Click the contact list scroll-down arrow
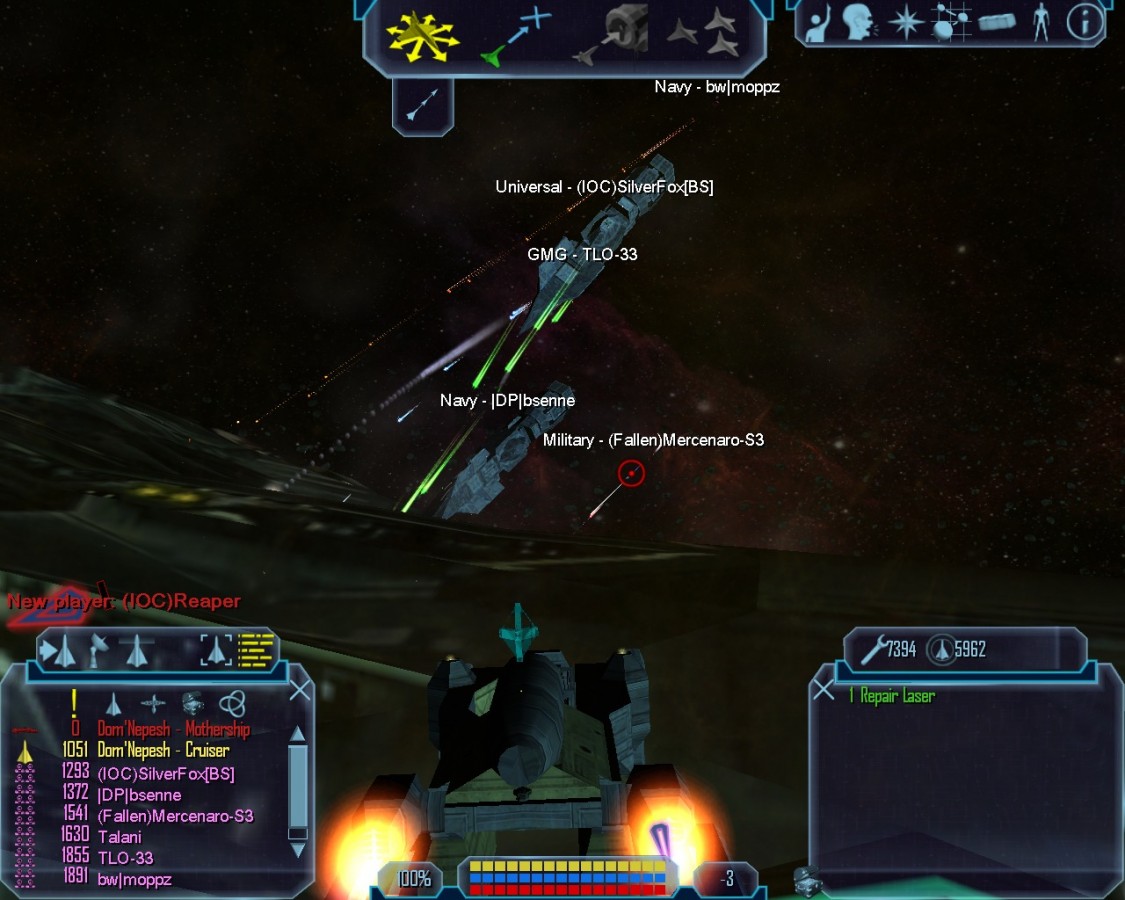 point(297,850)
